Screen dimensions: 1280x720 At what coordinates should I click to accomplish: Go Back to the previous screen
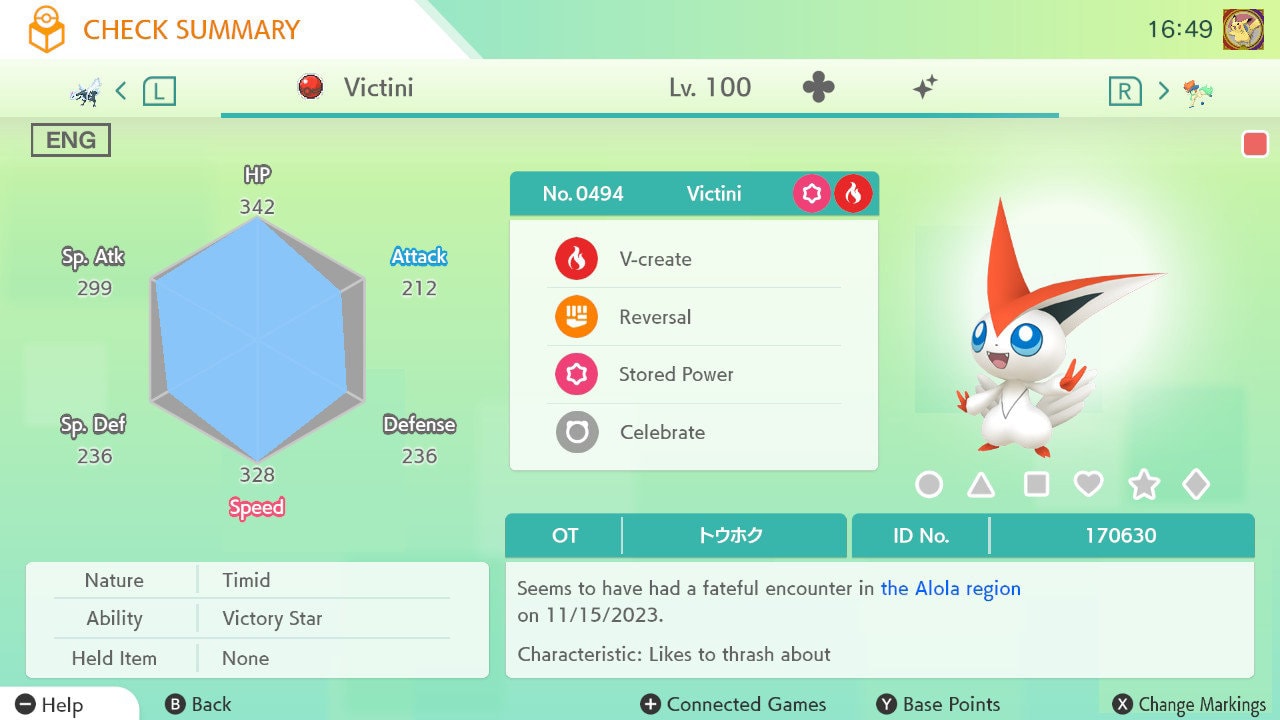click(198, 704)
